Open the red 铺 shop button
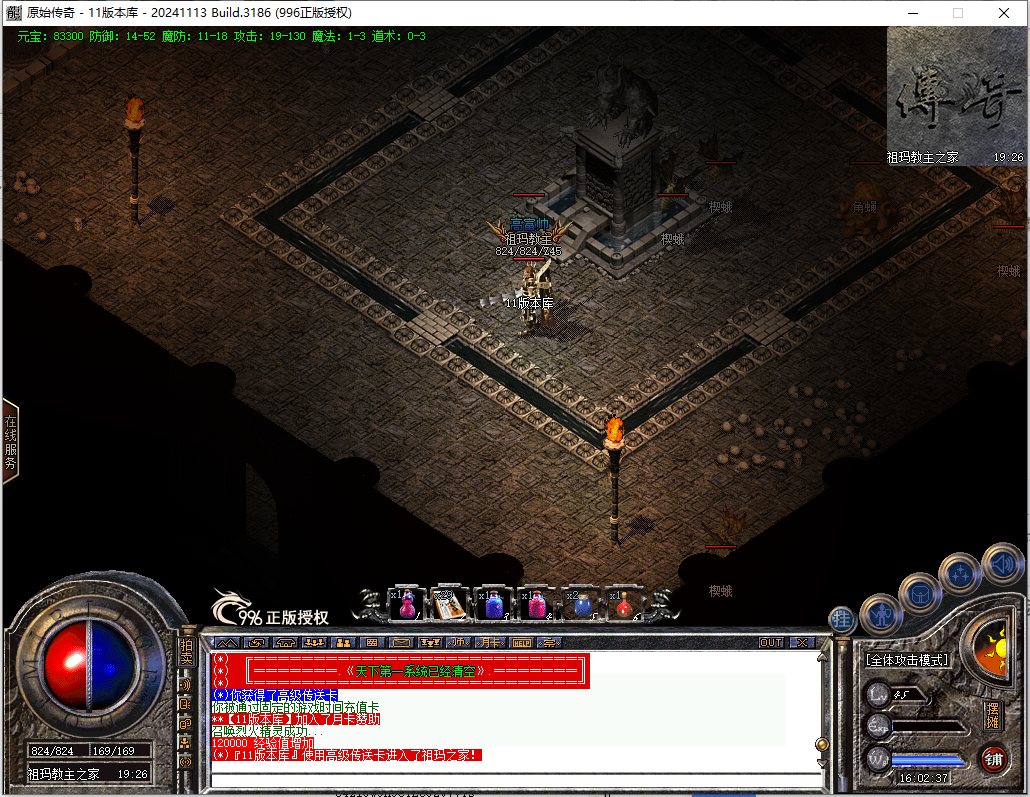 click(x=993, y=758)
